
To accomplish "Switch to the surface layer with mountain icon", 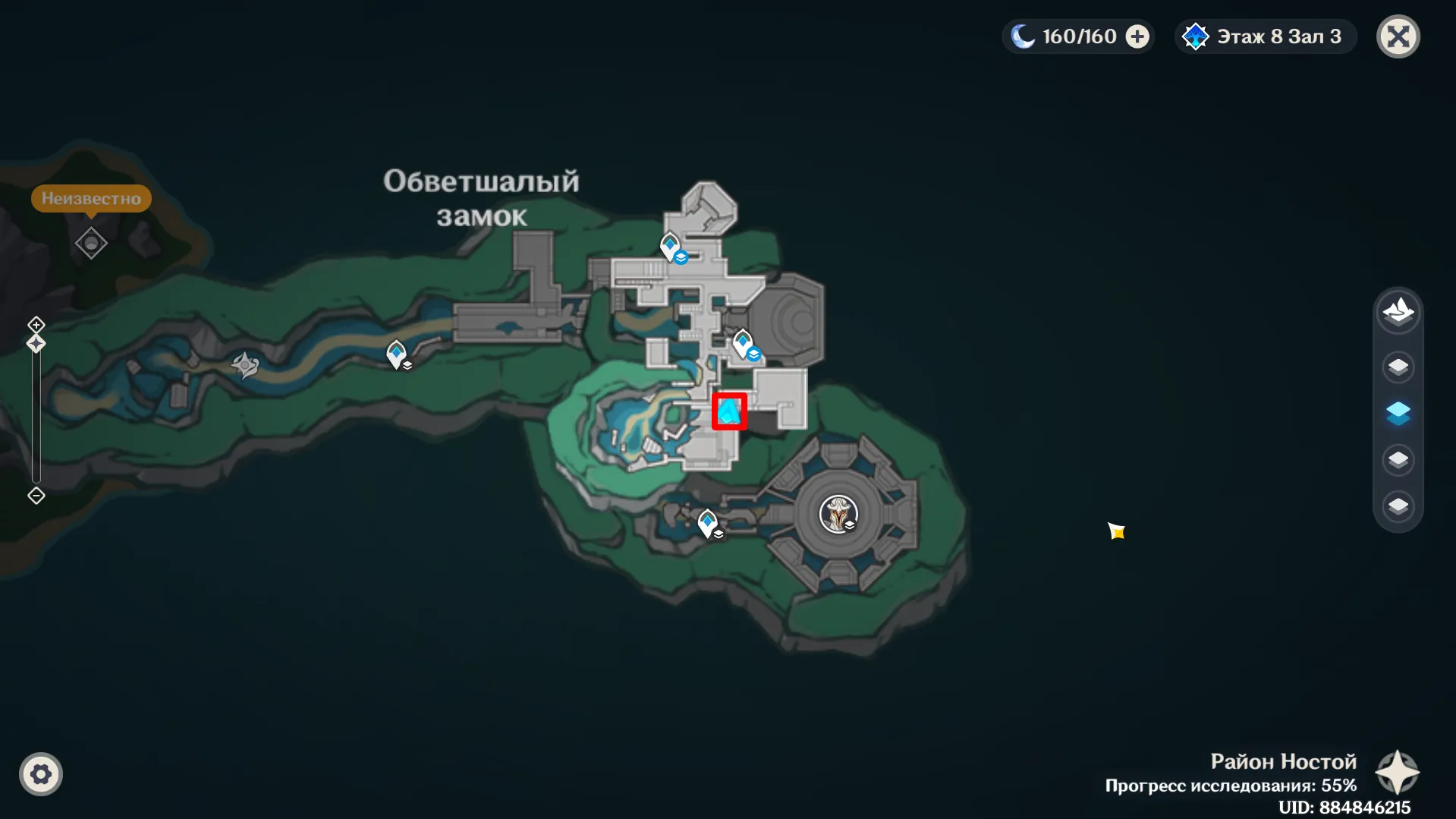I will click(x=1399, y=312).
